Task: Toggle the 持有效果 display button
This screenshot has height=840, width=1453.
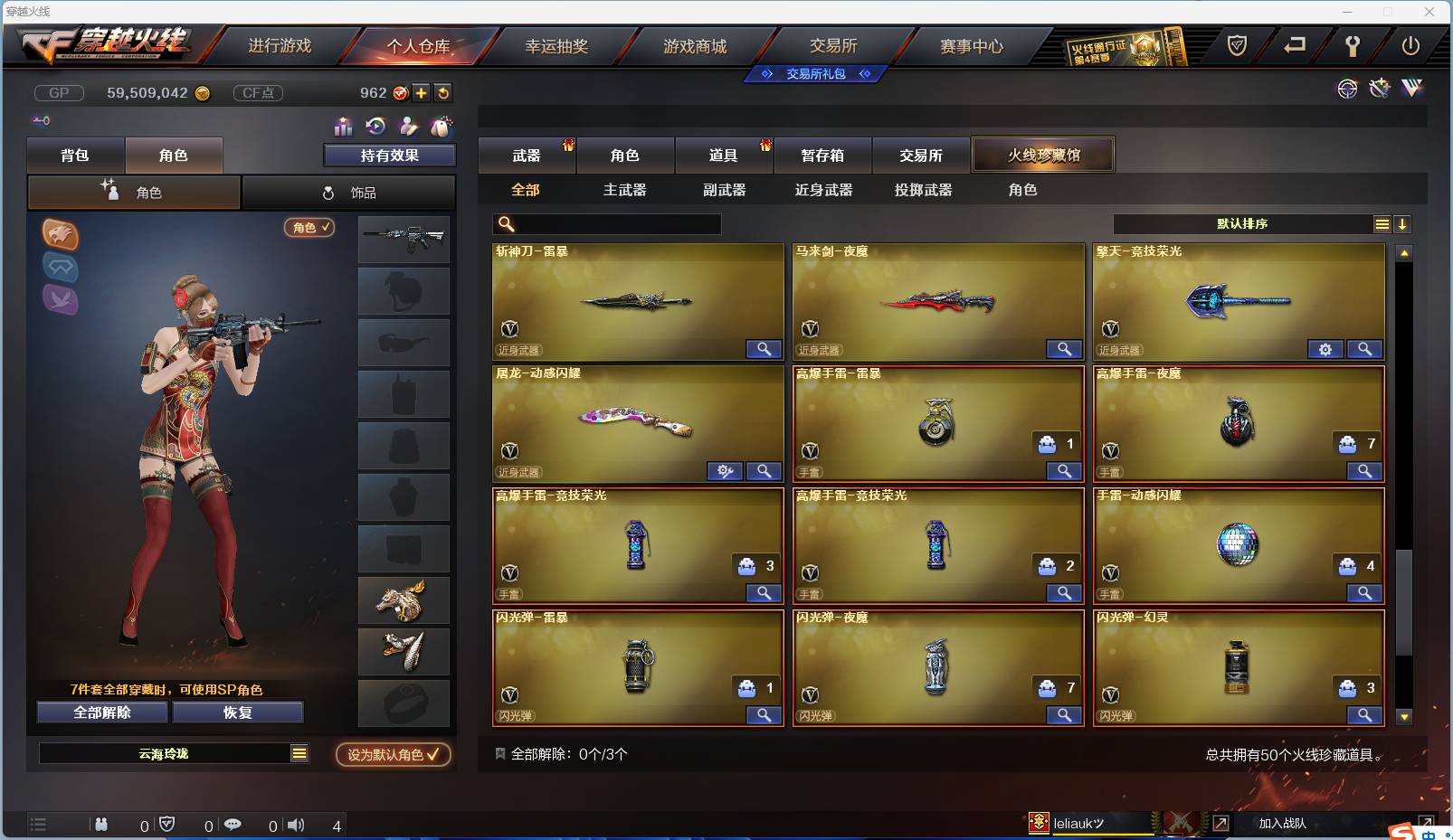Action: 389,155
